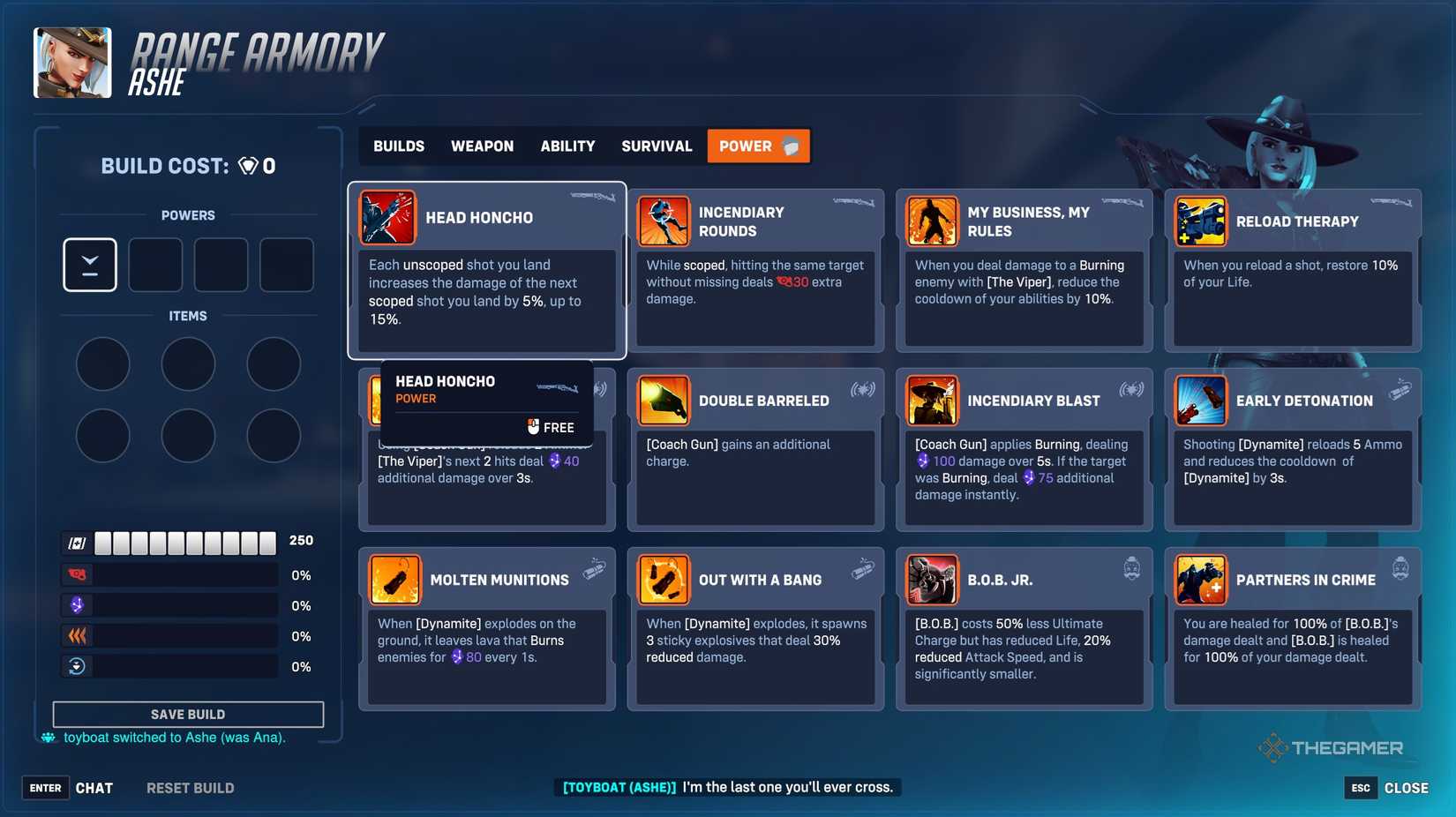Click the Incendiary Rounds power icon
Image resolution: width=1456 pixels, height=817 pixels.
click(664, 221)
